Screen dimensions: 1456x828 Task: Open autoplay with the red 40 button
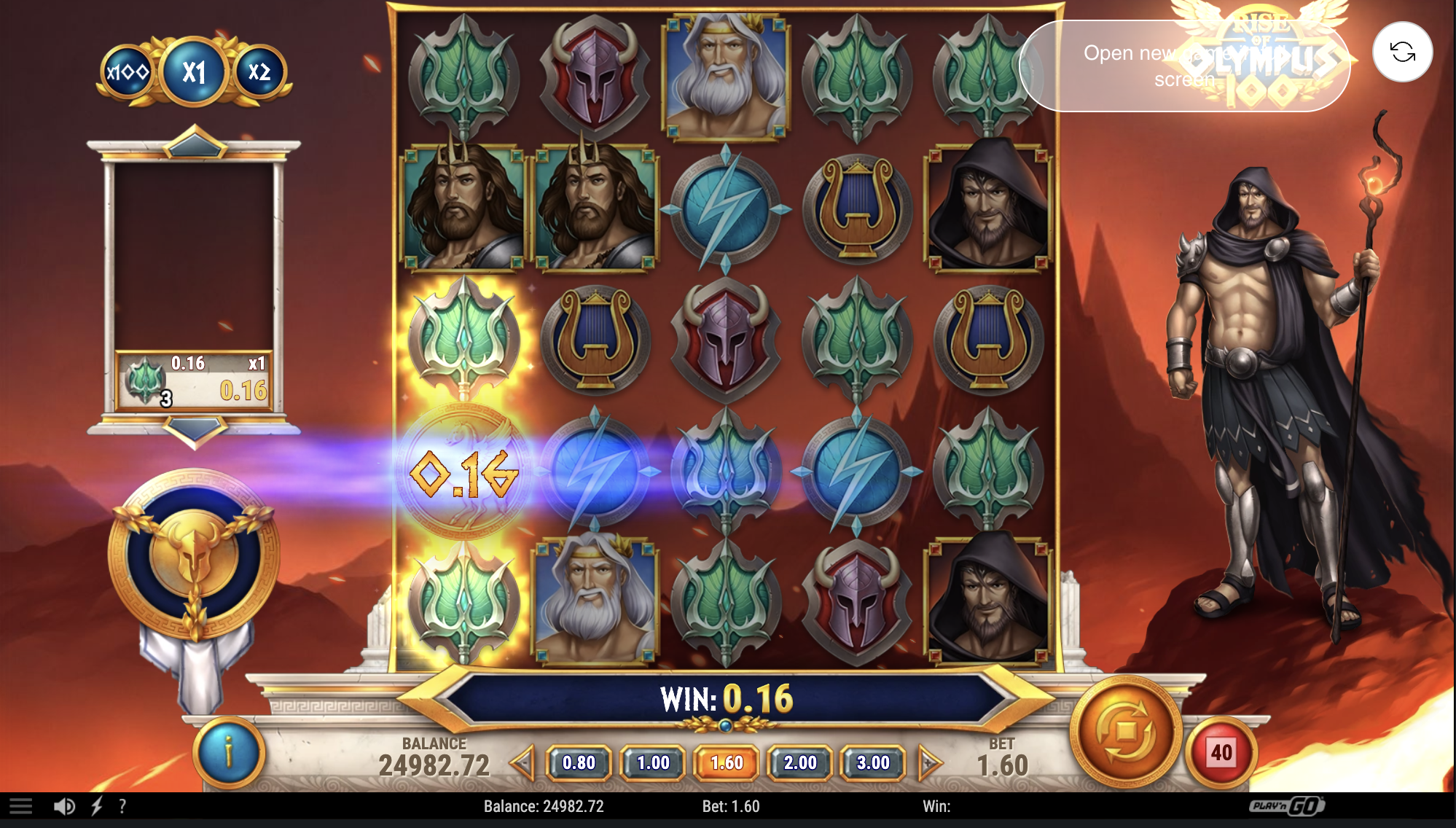[x=1221, y=752]
